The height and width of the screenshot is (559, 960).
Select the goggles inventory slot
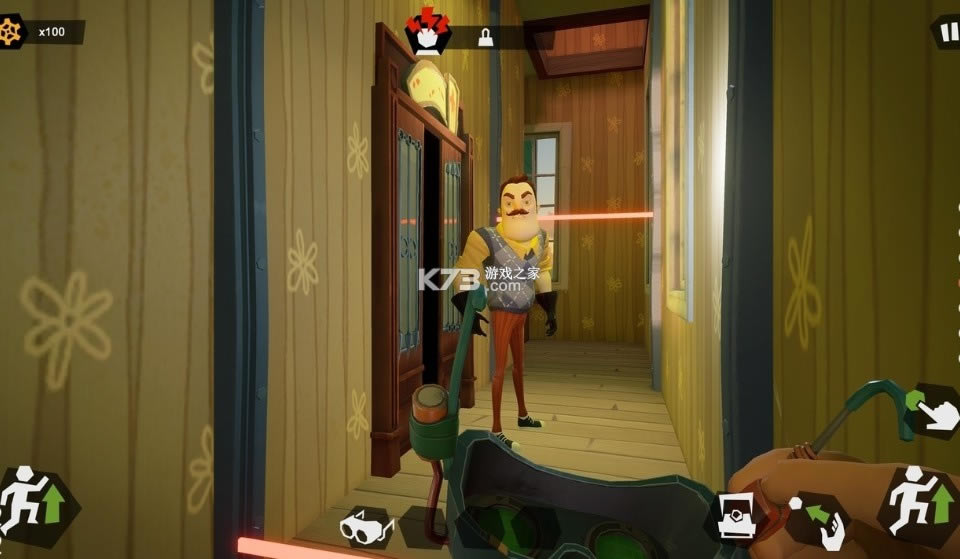pos(367,526)
